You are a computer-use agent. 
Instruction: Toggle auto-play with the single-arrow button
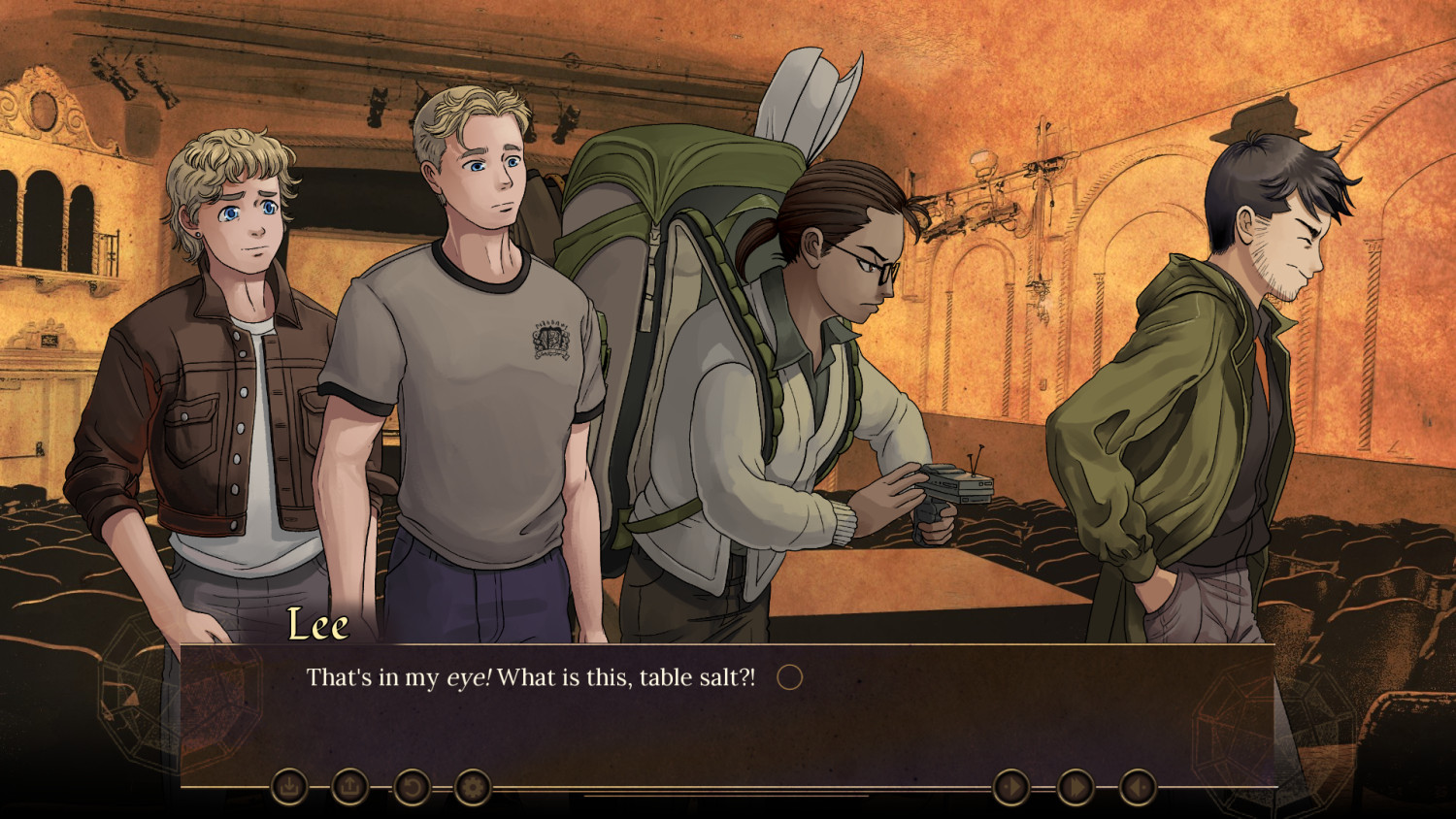(1011, 787)
